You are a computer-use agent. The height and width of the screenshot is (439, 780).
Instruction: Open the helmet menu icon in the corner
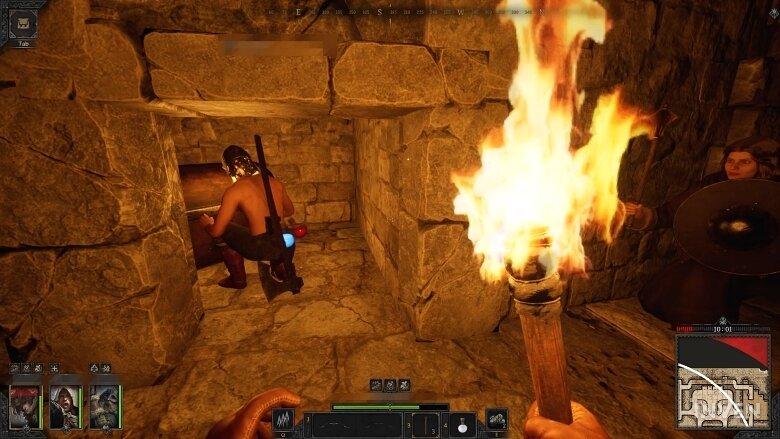pos(23,23)
